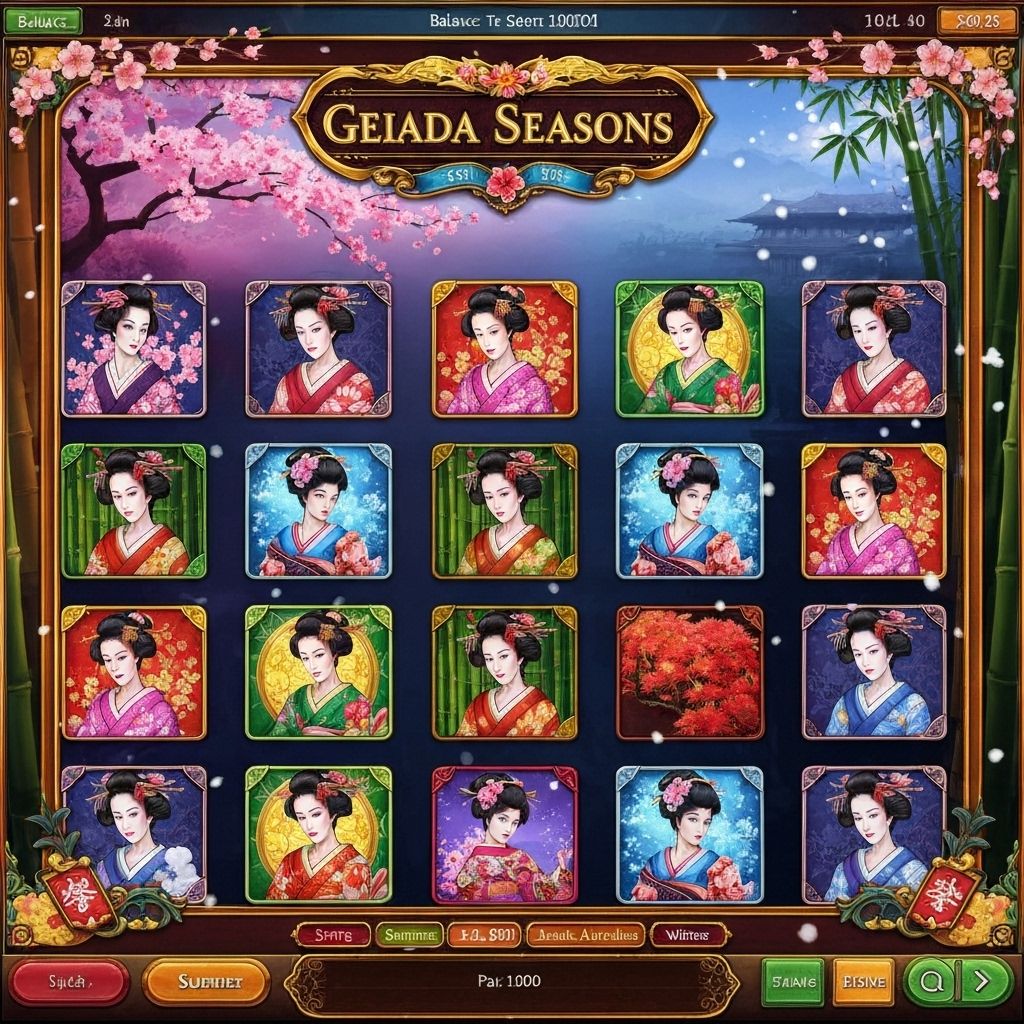The width and height of the screenshot is (1024, 1024).
Task: Pick the geisha tile with purple background
Action: pyautogui.click(x=504, y=835)
